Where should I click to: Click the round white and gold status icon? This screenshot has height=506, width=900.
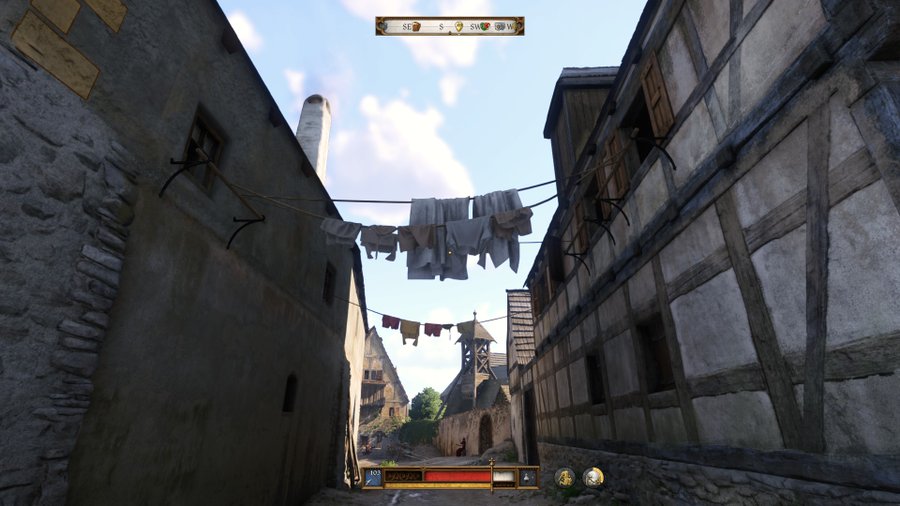[x=593, y=477]
